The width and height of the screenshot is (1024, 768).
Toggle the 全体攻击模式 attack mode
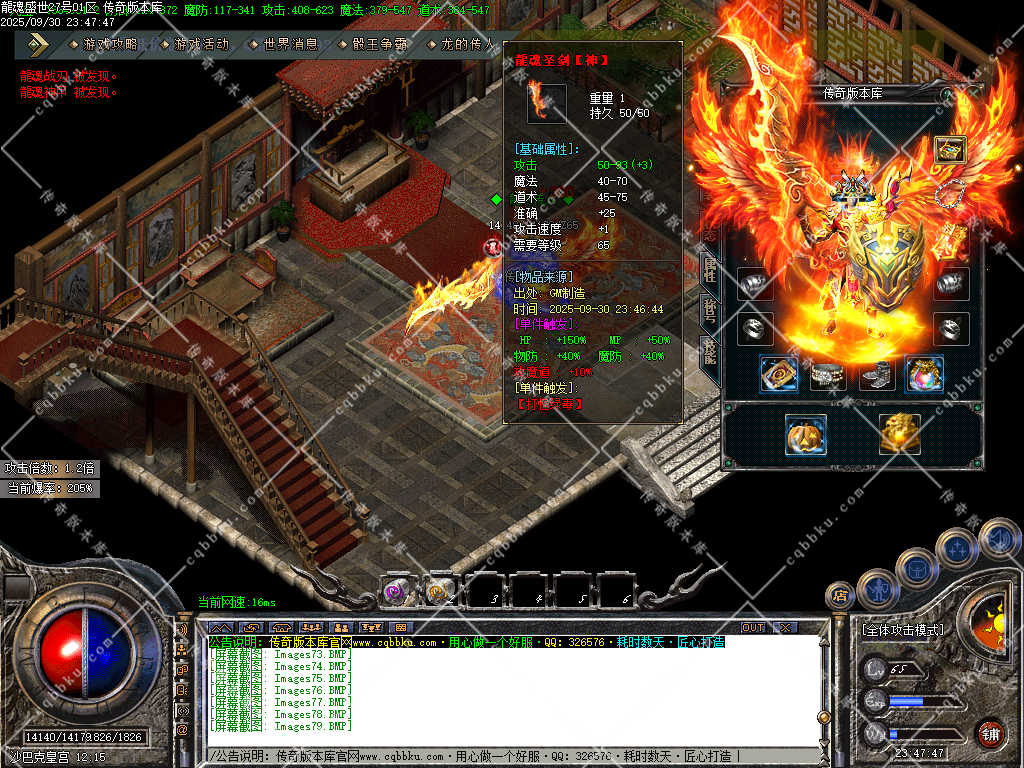click(x=902, y=631)
